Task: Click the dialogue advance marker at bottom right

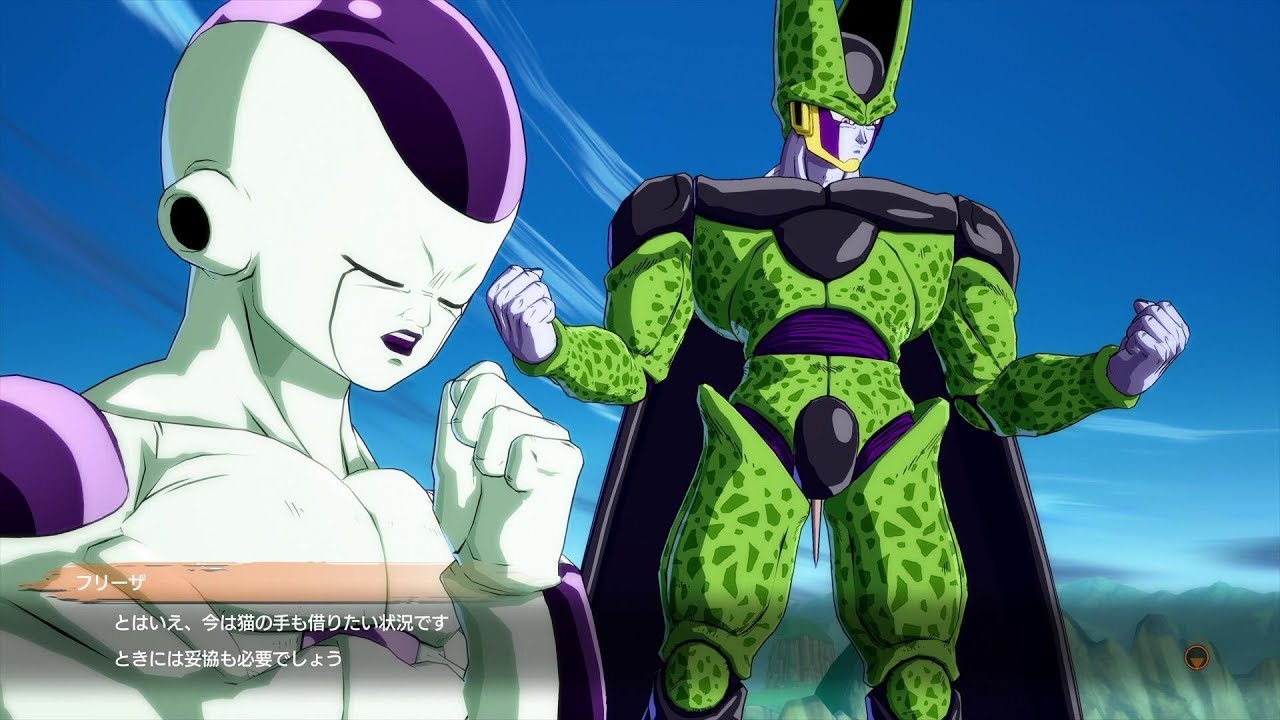Action: tap(1197, 658)
